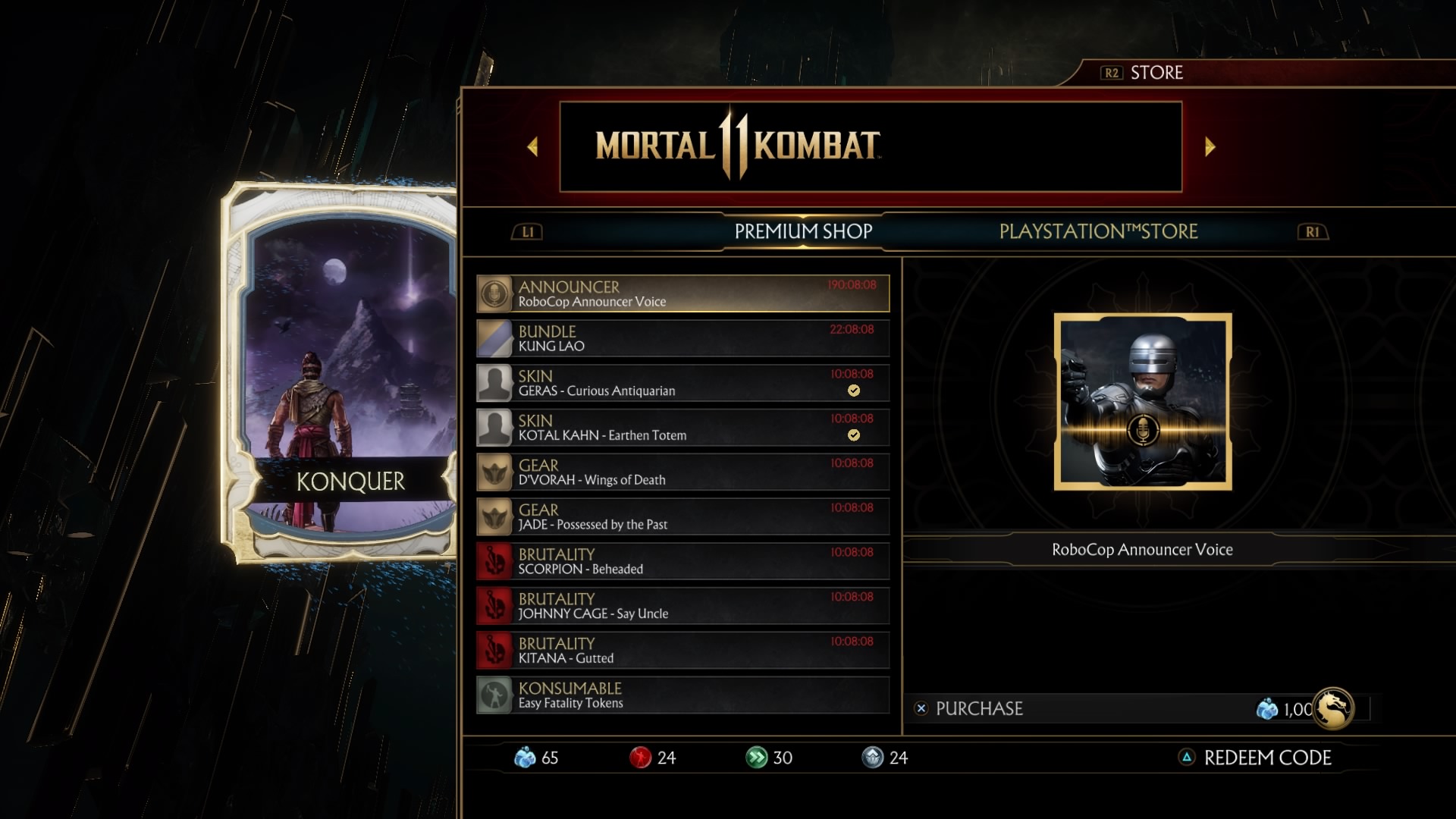The height and width of the screenshot is (819, 1456).
Task: Click the right banner arrow
Action: (1210, 147)
